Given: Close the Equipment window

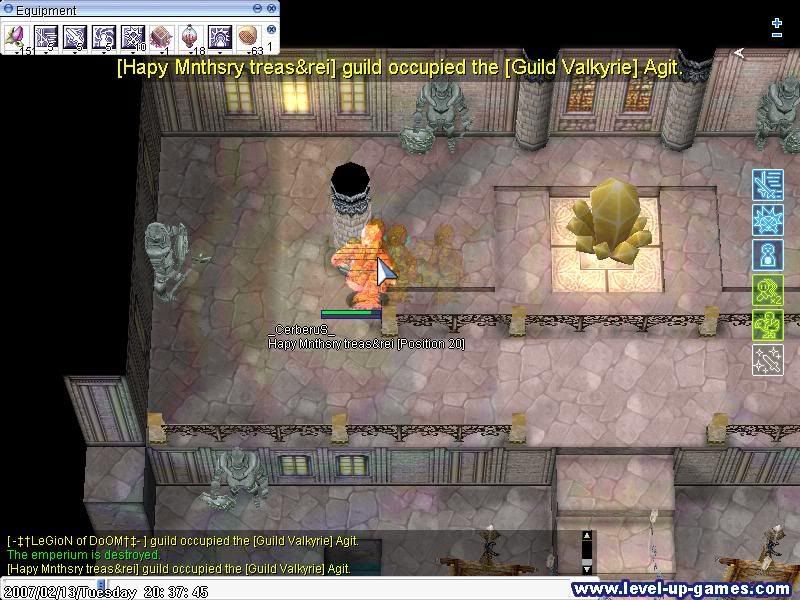Looking at the screenshot, I should (271, 10).
